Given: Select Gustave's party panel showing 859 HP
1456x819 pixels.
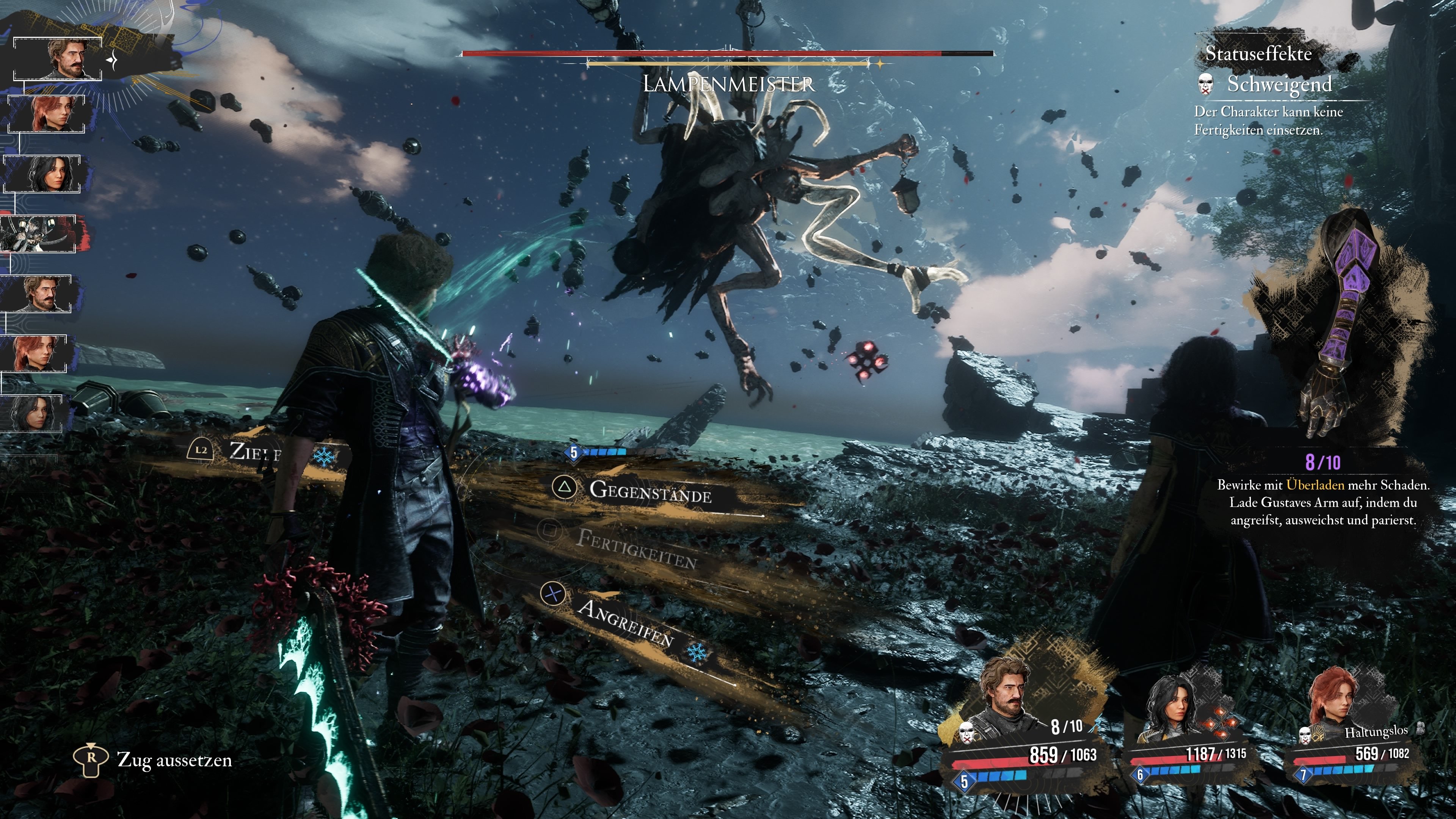Looking at the screenshot, I should 1023,729.
